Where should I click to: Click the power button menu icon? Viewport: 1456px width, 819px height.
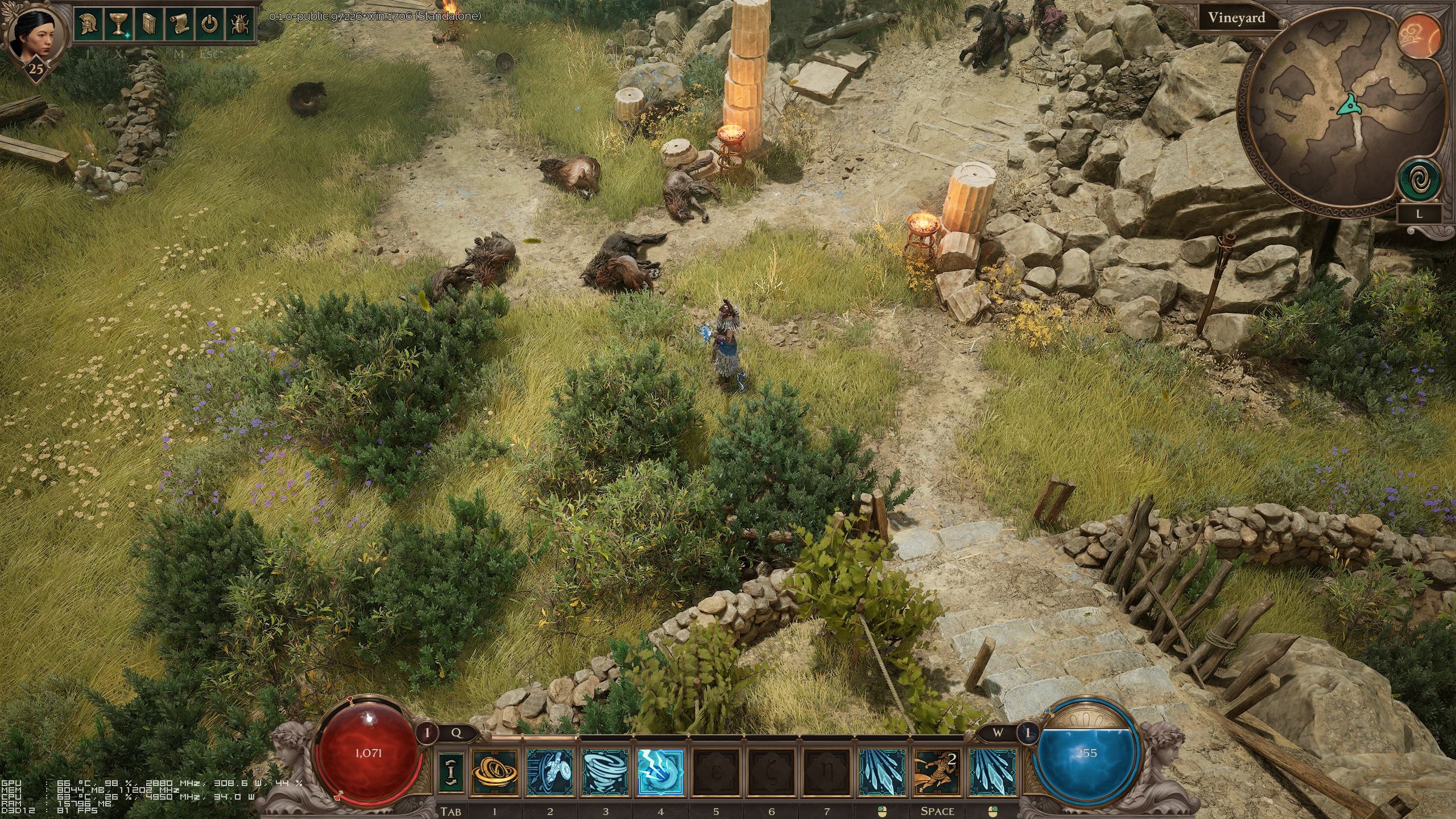tap(210, 24)
